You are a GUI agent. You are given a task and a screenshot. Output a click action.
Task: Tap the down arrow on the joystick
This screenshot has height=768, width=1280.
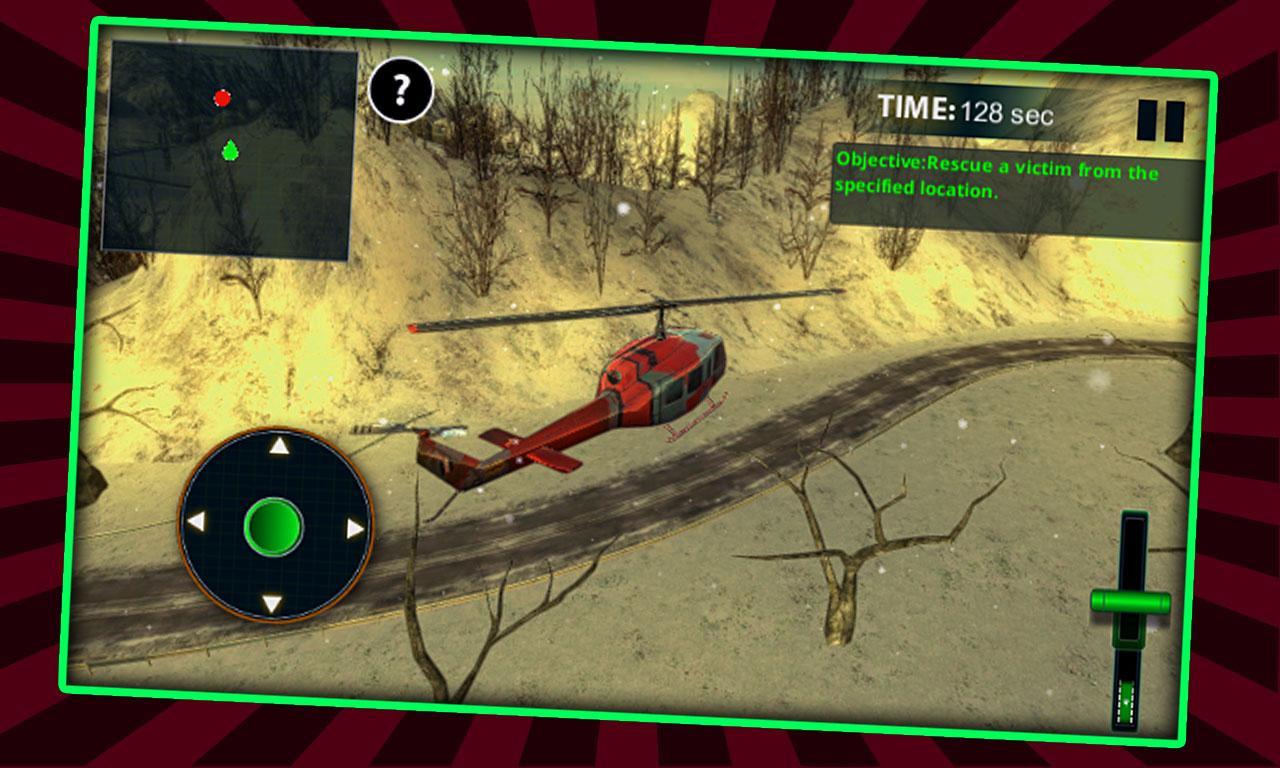(x=272, y=604)
